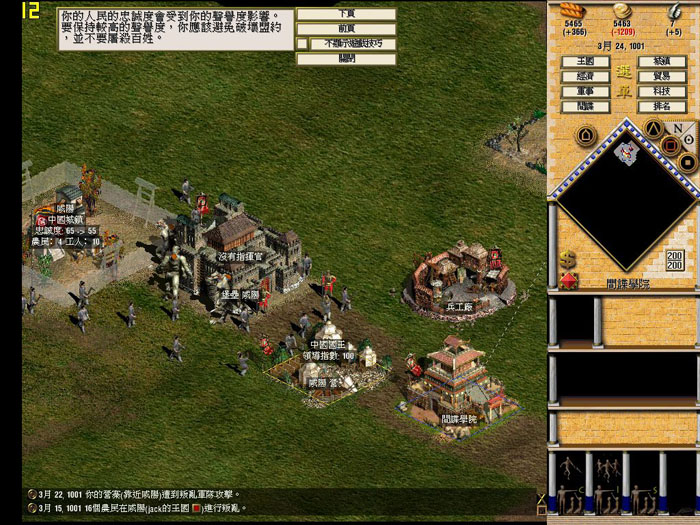Open the Military (軍事) report
This screenshot has width=700, height=525.
pos(585,91)
